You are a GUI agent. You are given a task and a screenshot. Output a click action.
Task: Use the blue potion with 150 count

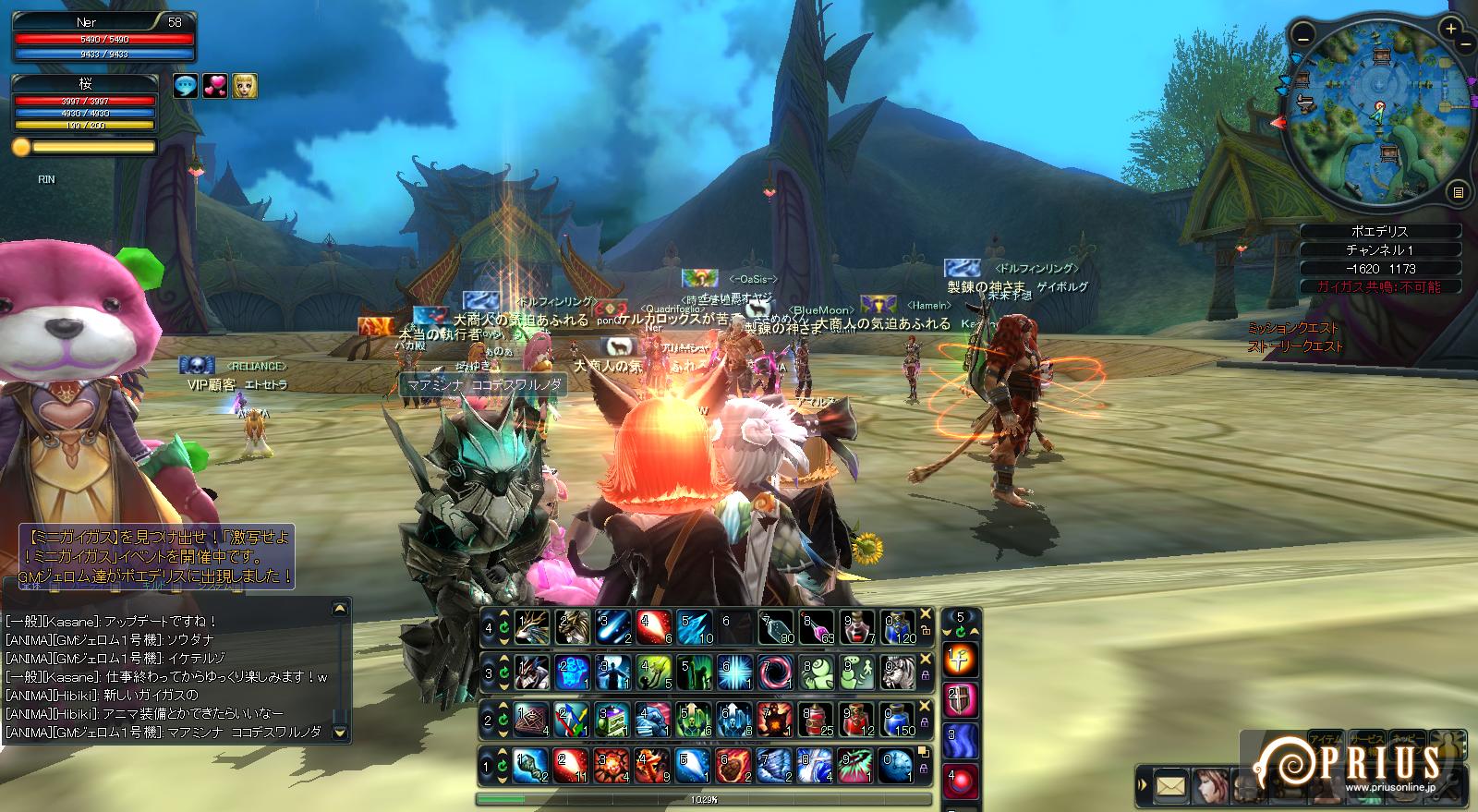tap(897, 718)
